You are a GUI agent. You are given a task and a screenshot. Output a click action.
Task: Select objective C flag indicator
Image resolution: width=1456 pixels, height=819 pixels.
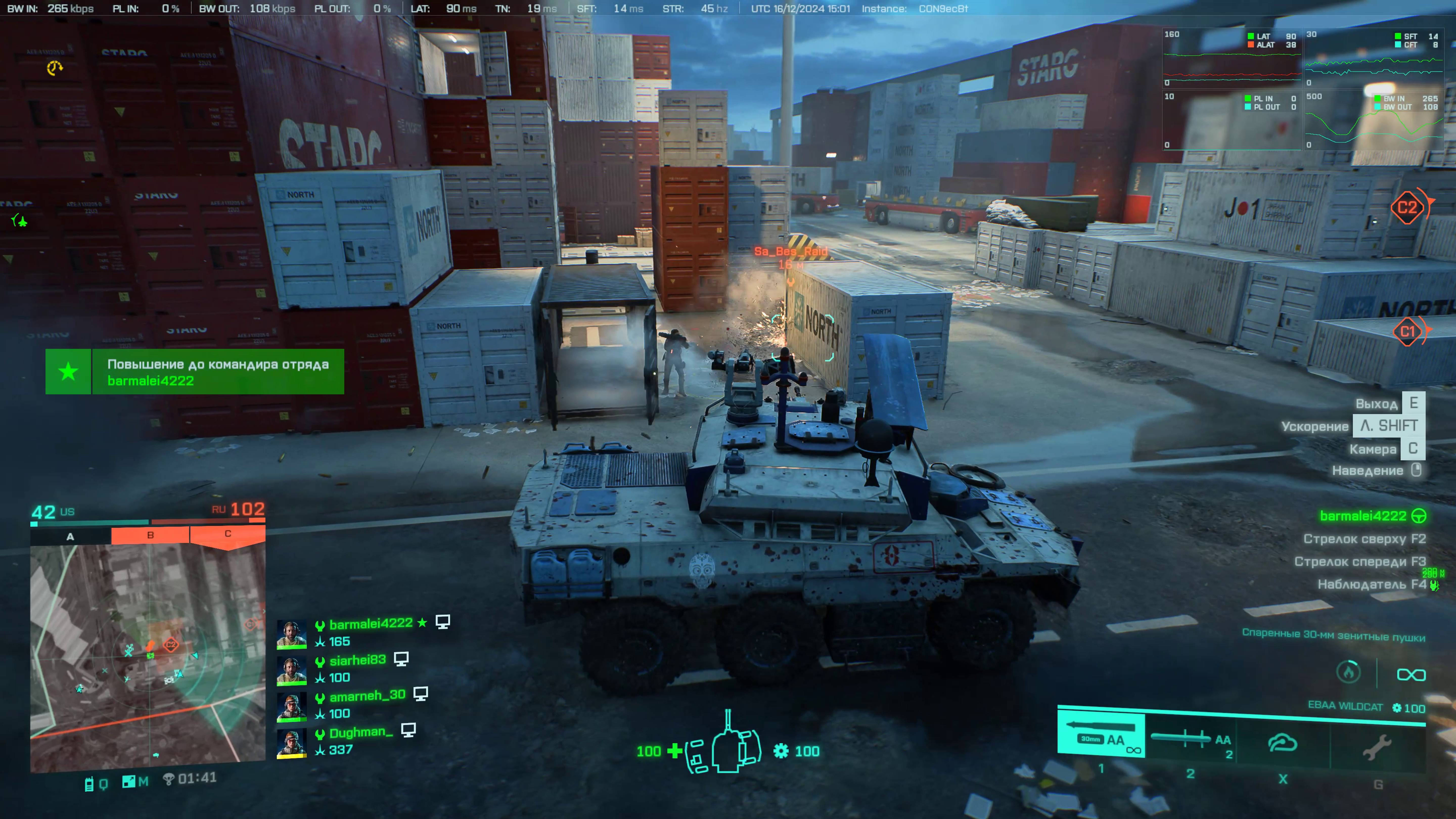point(228,534)
